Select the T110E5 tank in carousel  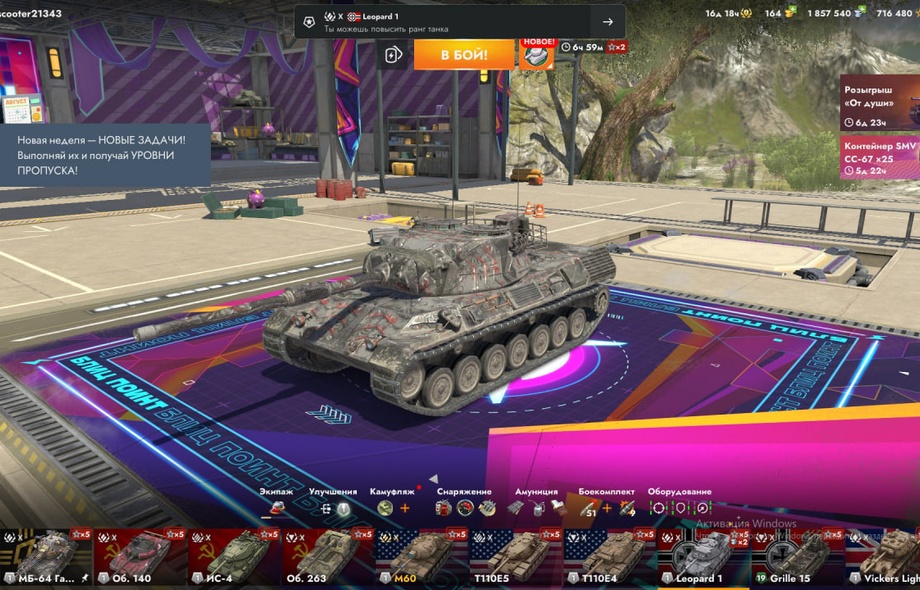click(513, 558)
